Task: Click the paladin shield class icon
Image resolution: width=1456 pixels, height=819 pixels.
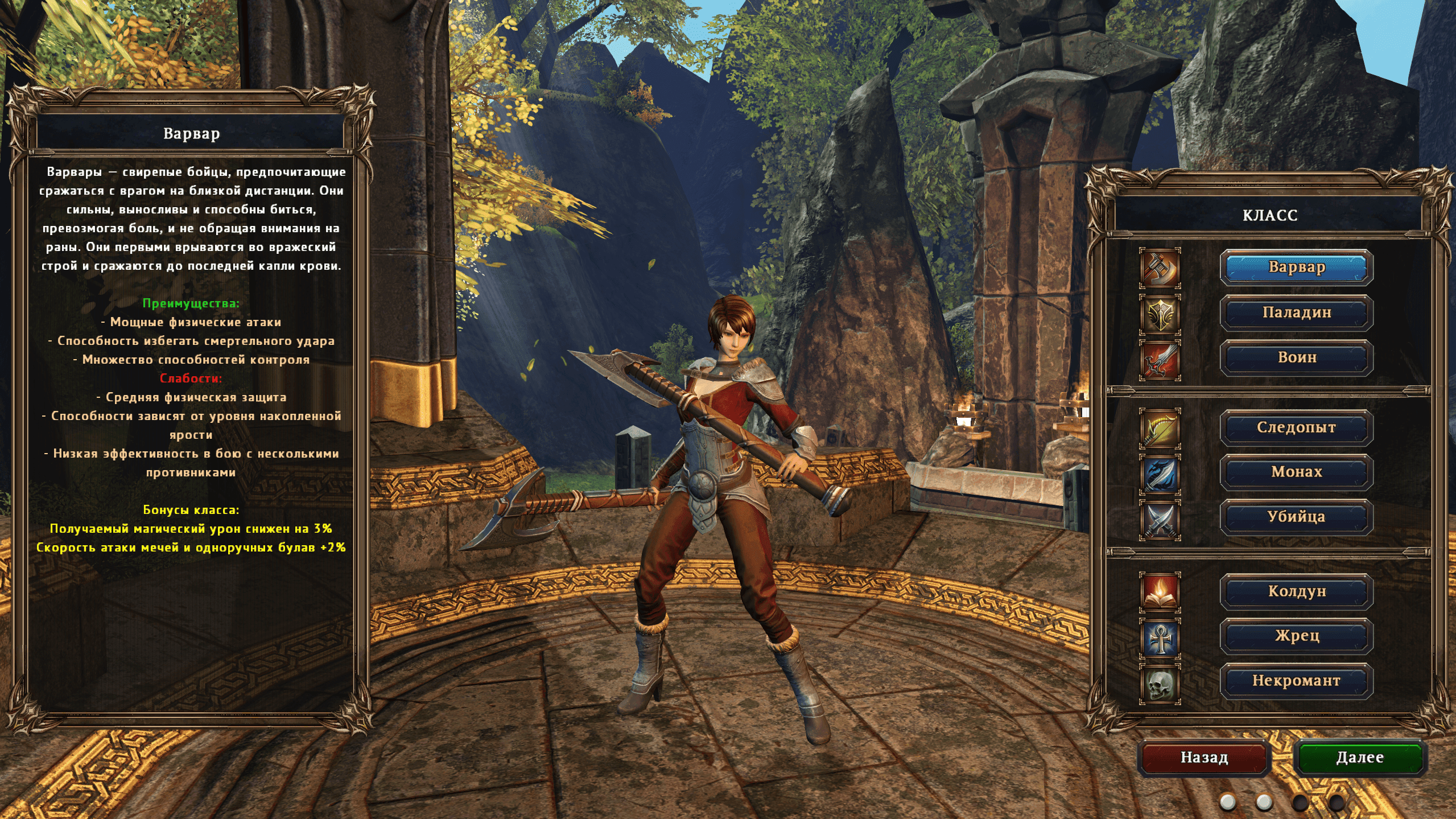Action: pyautogui.click(x=1160, y=314)
